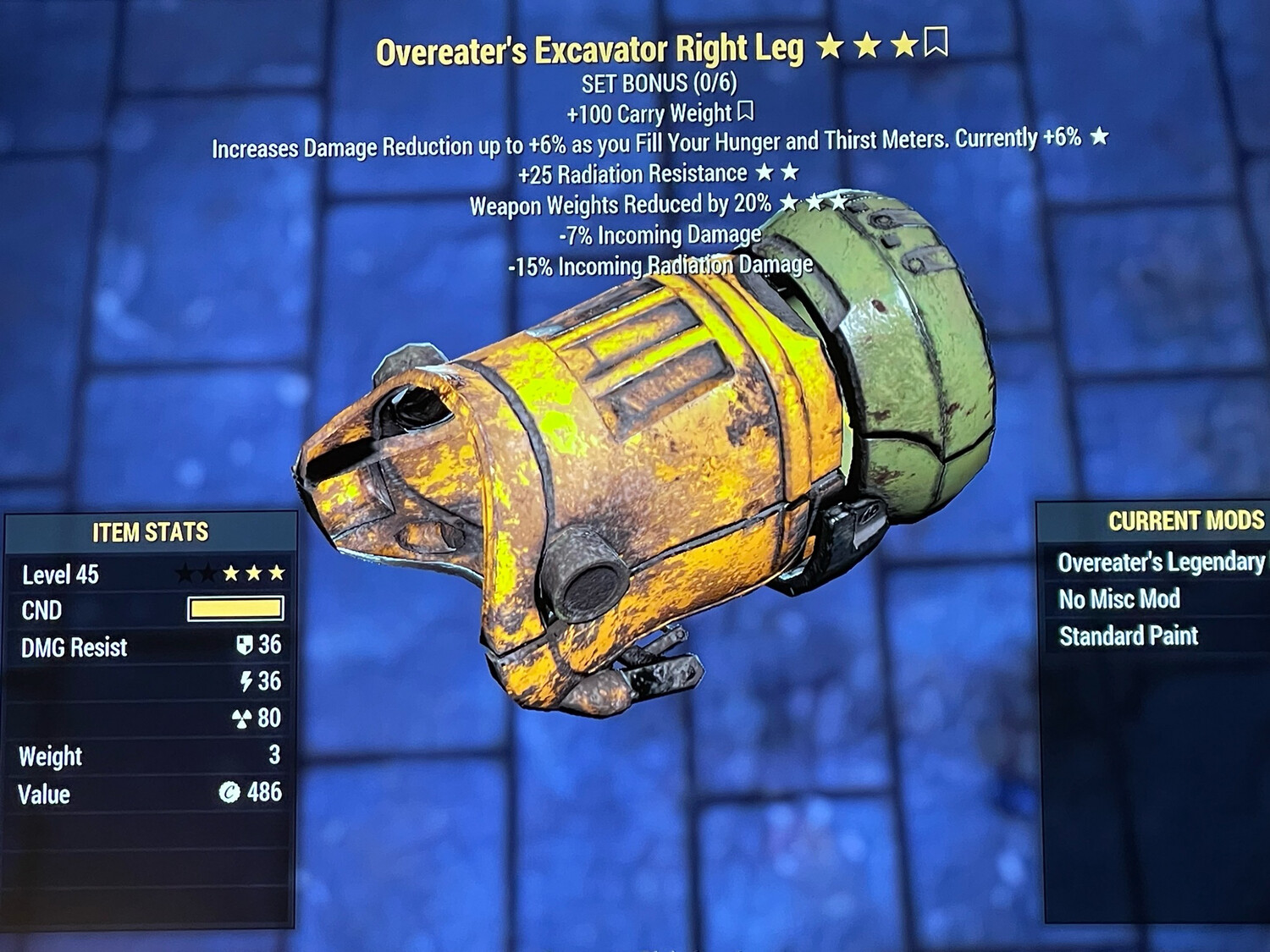Expand the SET BONUS (0/6) entry

point(659,83)
